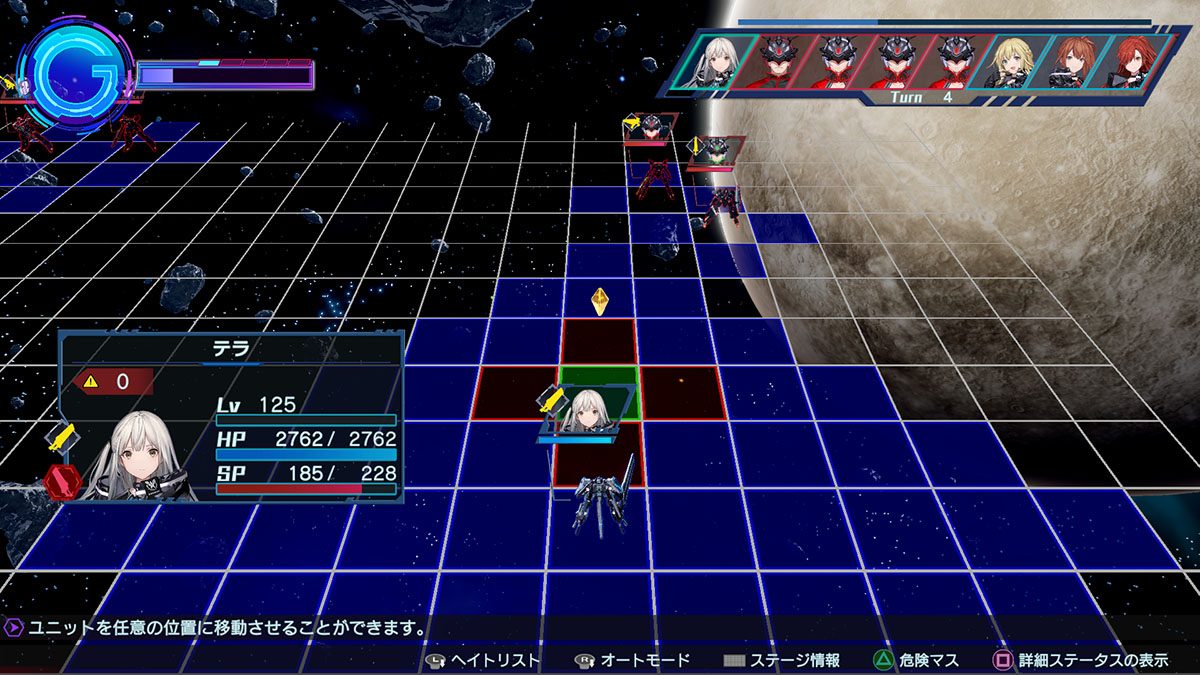Choose the red tile left of the green tile

tap(516, 392)
